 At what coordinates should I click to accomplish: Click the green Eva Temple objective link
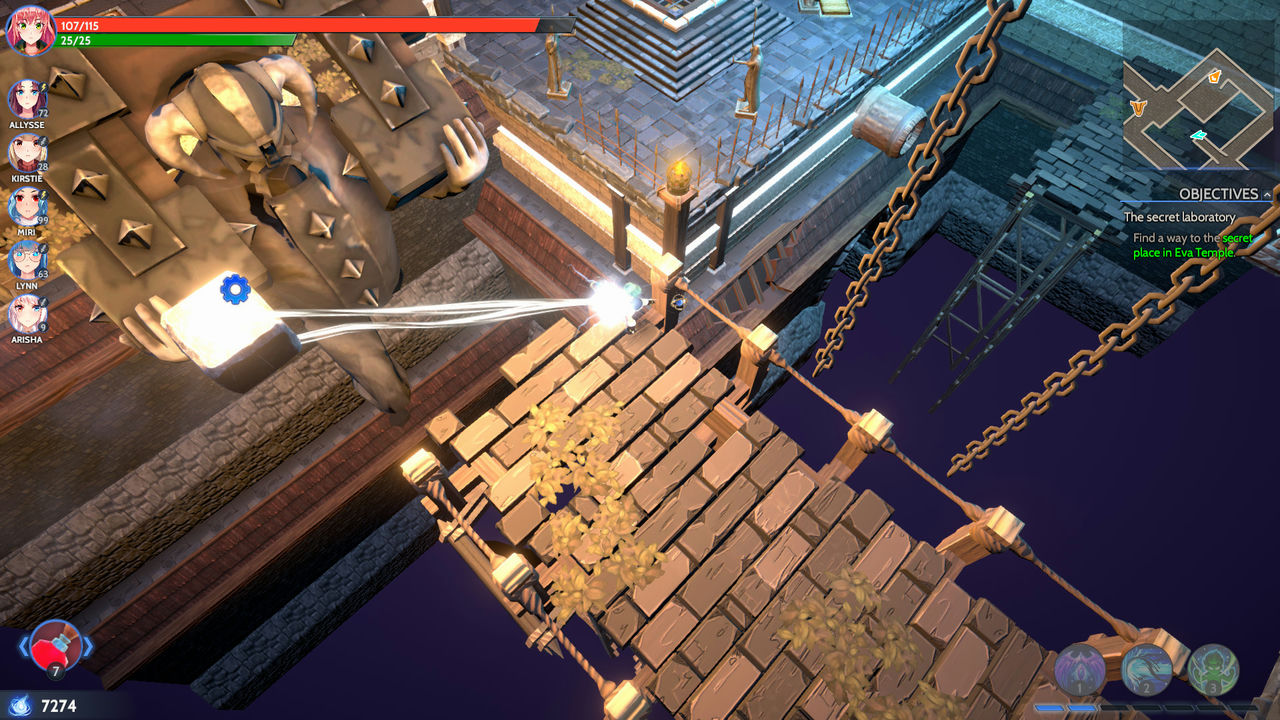pos(1200,250)
